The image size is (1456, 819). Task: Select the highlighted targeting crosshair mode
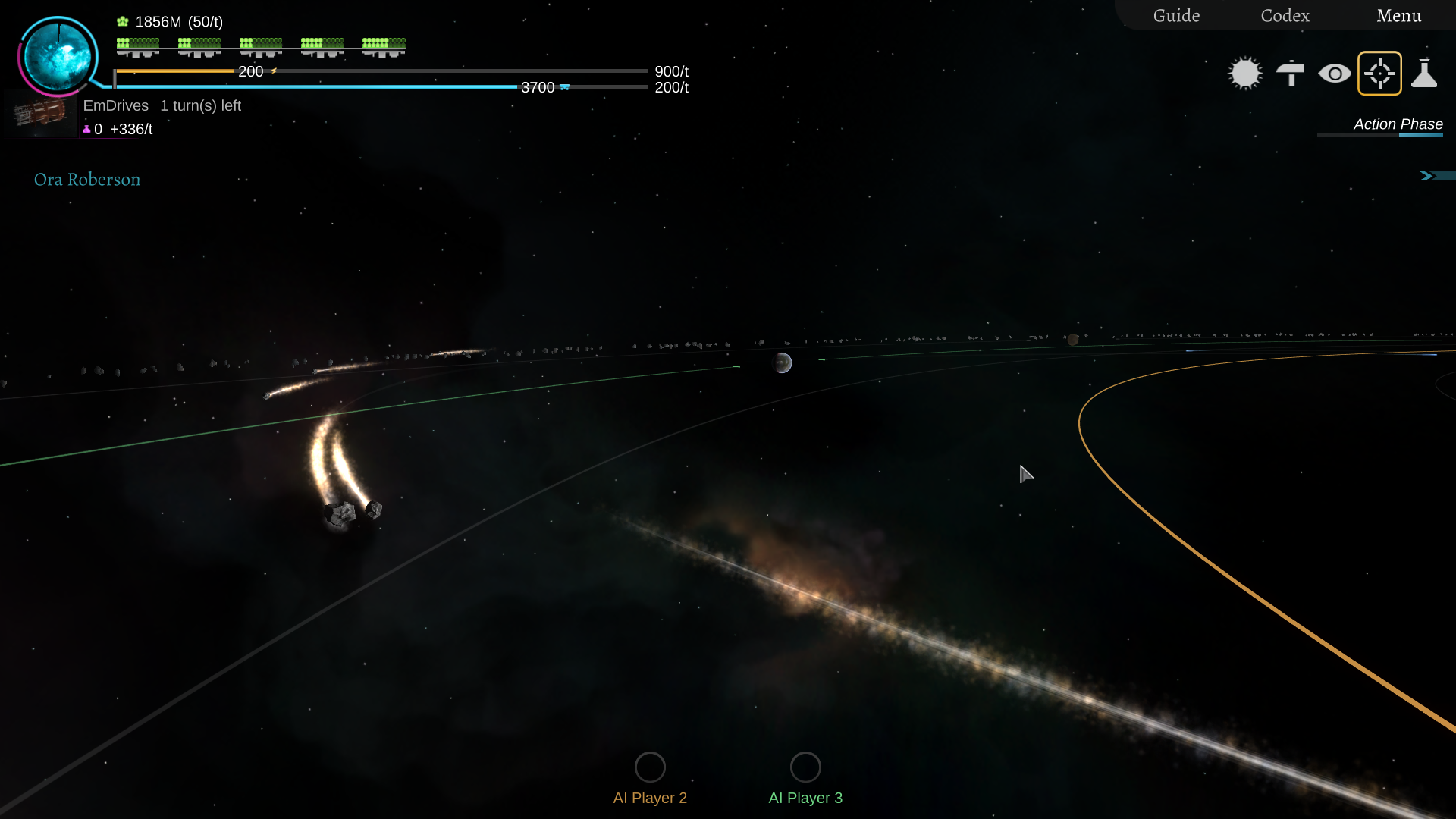(1380, 73)
